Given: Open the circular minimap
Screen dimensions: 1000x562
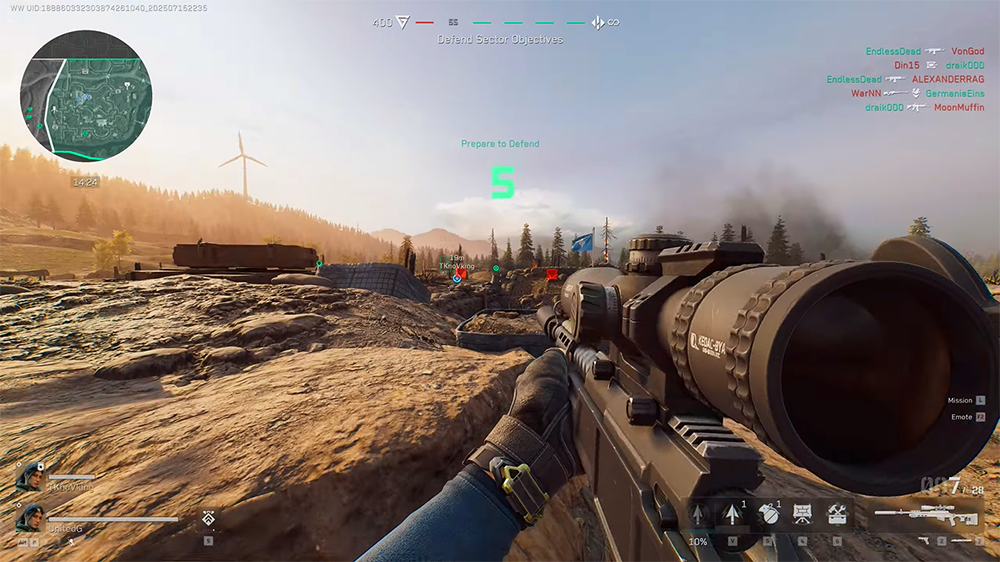Looking at the screenshot, I should 85,96.
